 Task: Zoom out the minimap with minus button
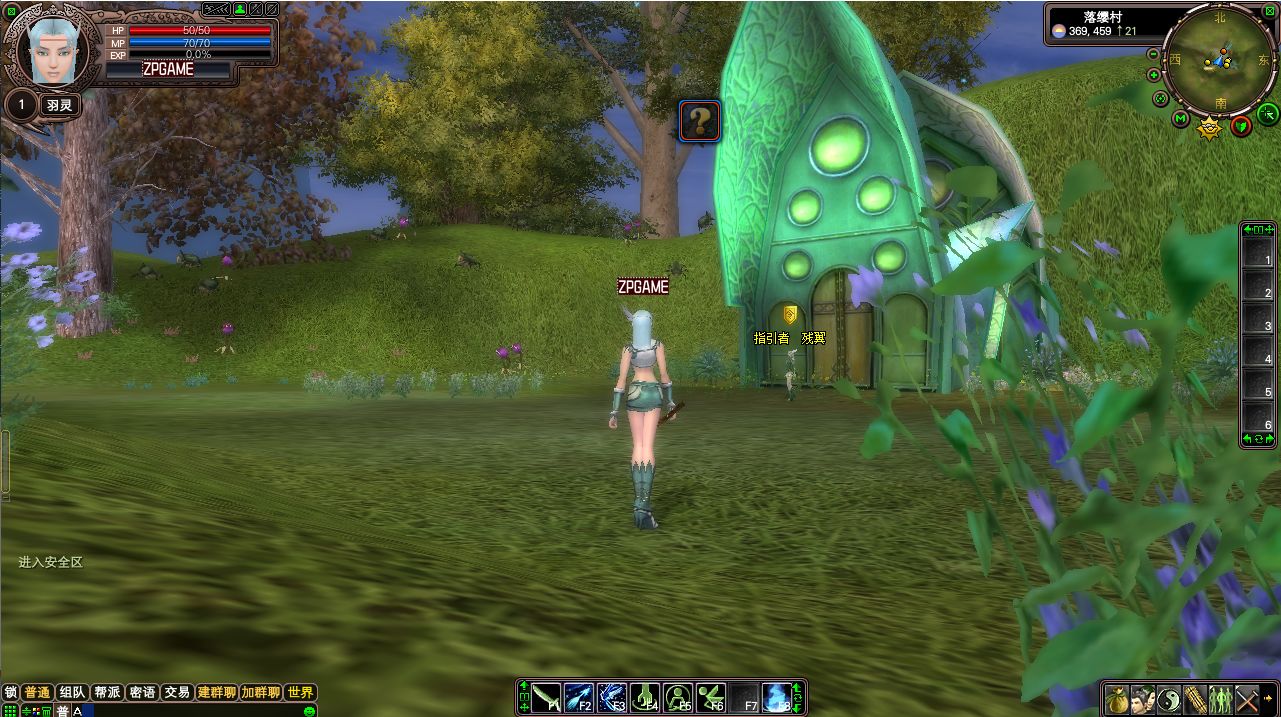tap(1154, 54)
